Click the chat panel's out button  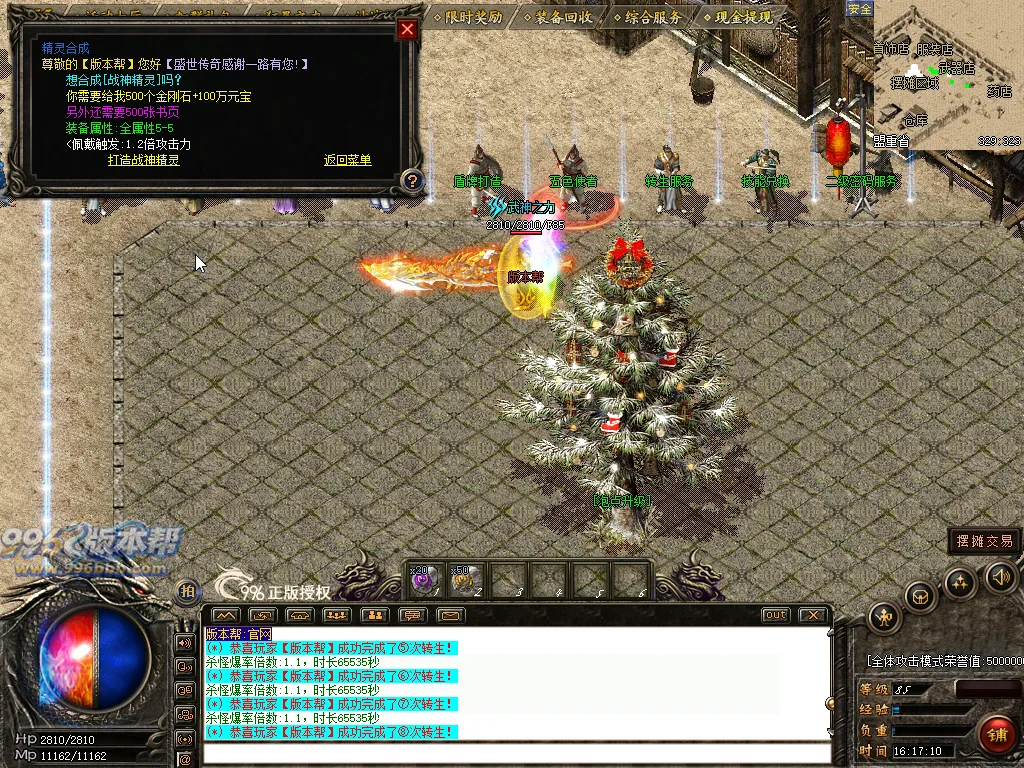point(775,615)
